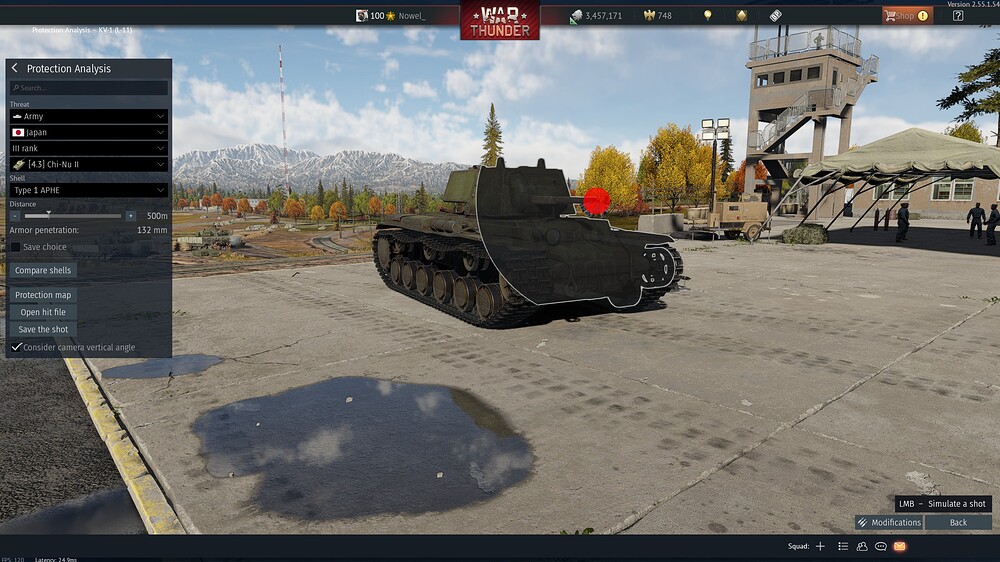Open the help question mark icon

958,15
